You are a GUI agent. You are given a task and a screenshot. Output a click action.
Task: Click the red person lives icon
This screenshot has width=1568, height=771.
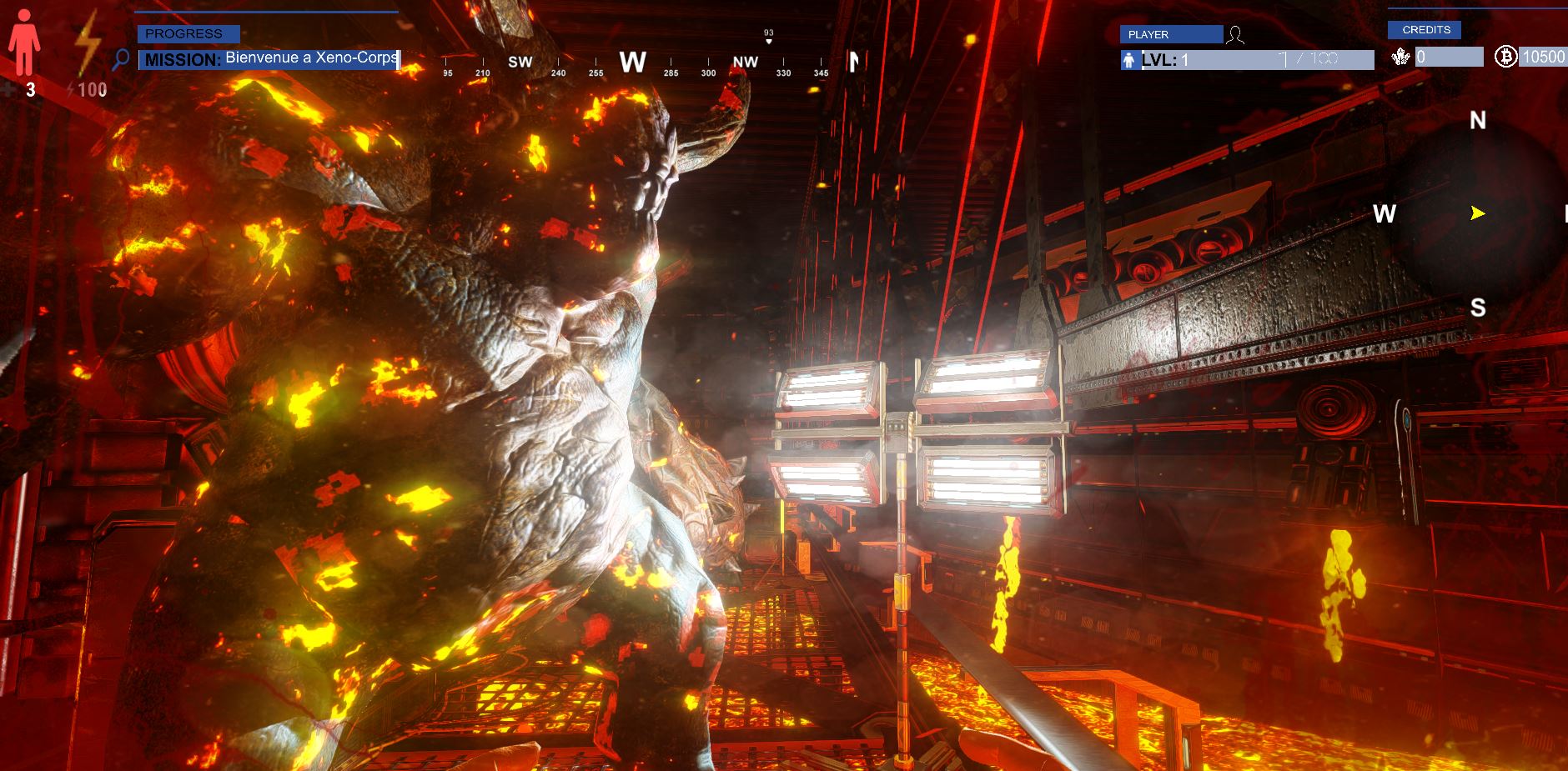coord(24,43)
